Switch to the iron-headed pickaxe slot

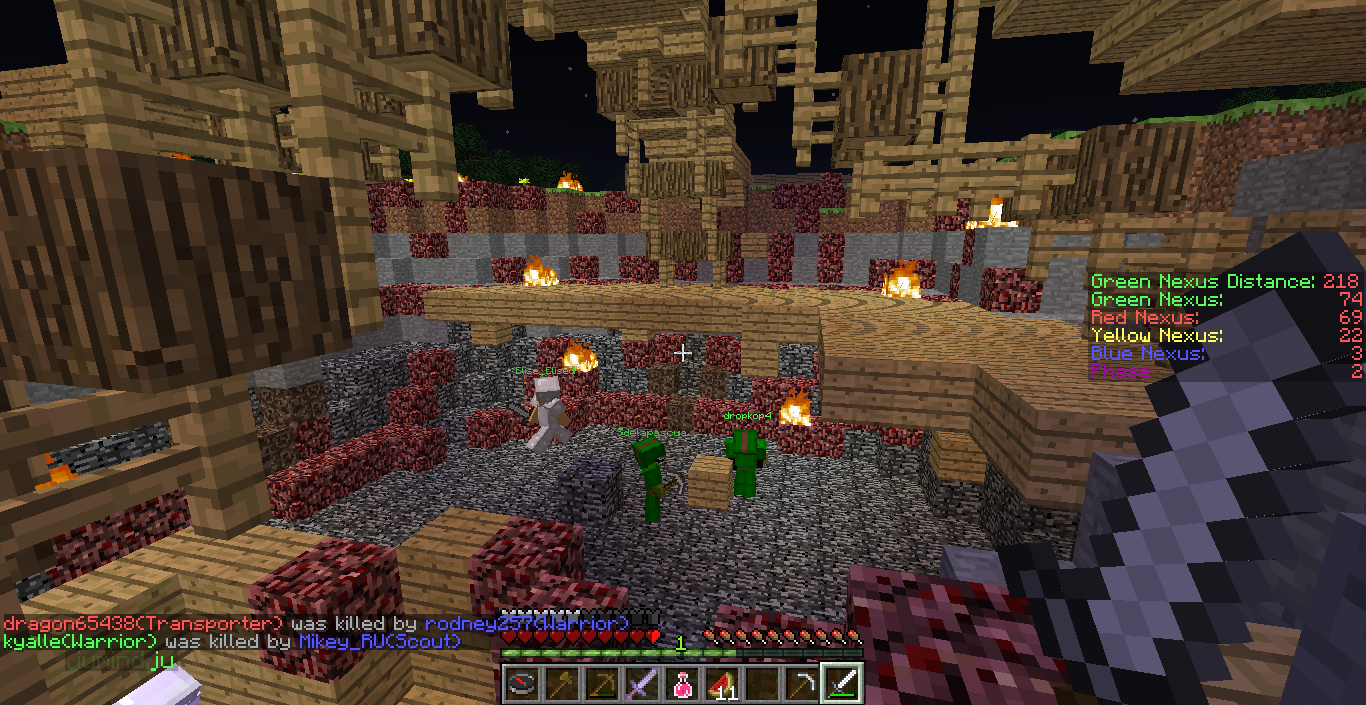pyautogui.click(x=802, y=683)
